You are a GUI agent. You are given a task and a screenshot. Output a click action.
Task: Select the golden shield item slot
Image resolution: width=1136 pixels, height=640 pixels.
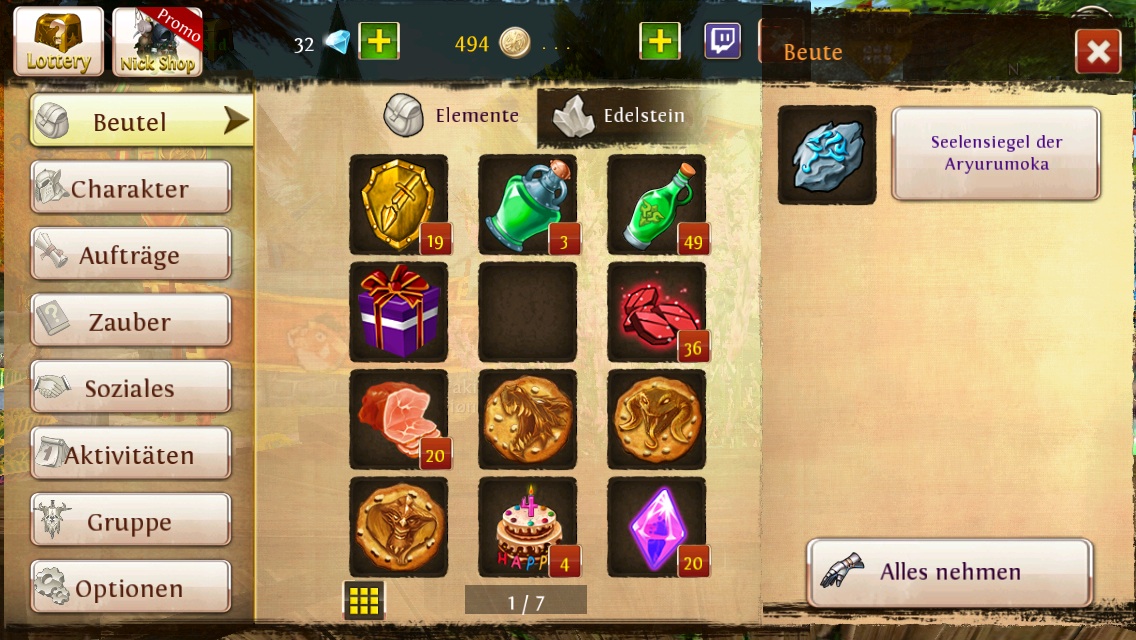(x=398, y=204)
